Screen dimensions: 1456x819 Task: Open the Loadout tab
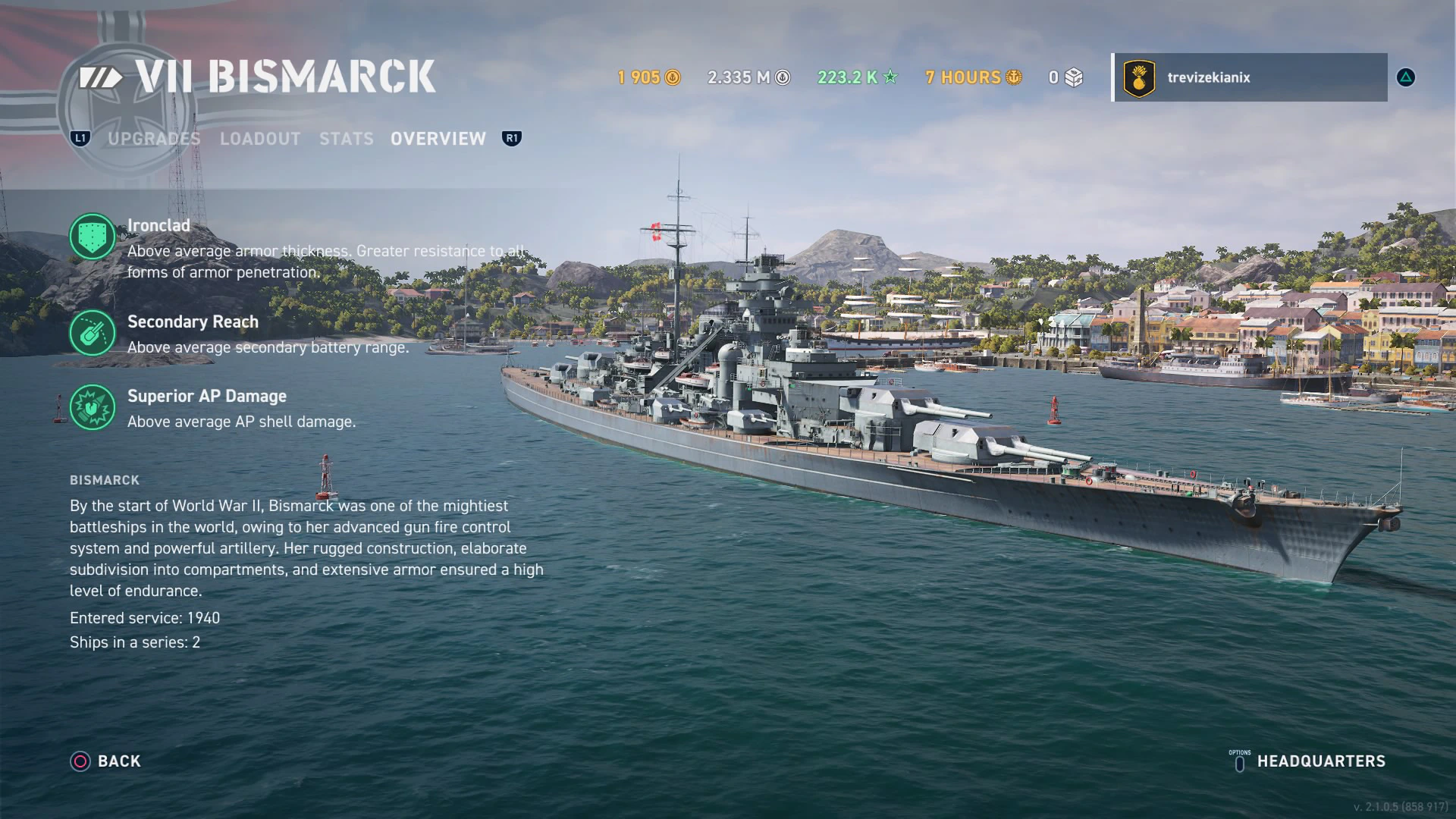coord(260,139)
